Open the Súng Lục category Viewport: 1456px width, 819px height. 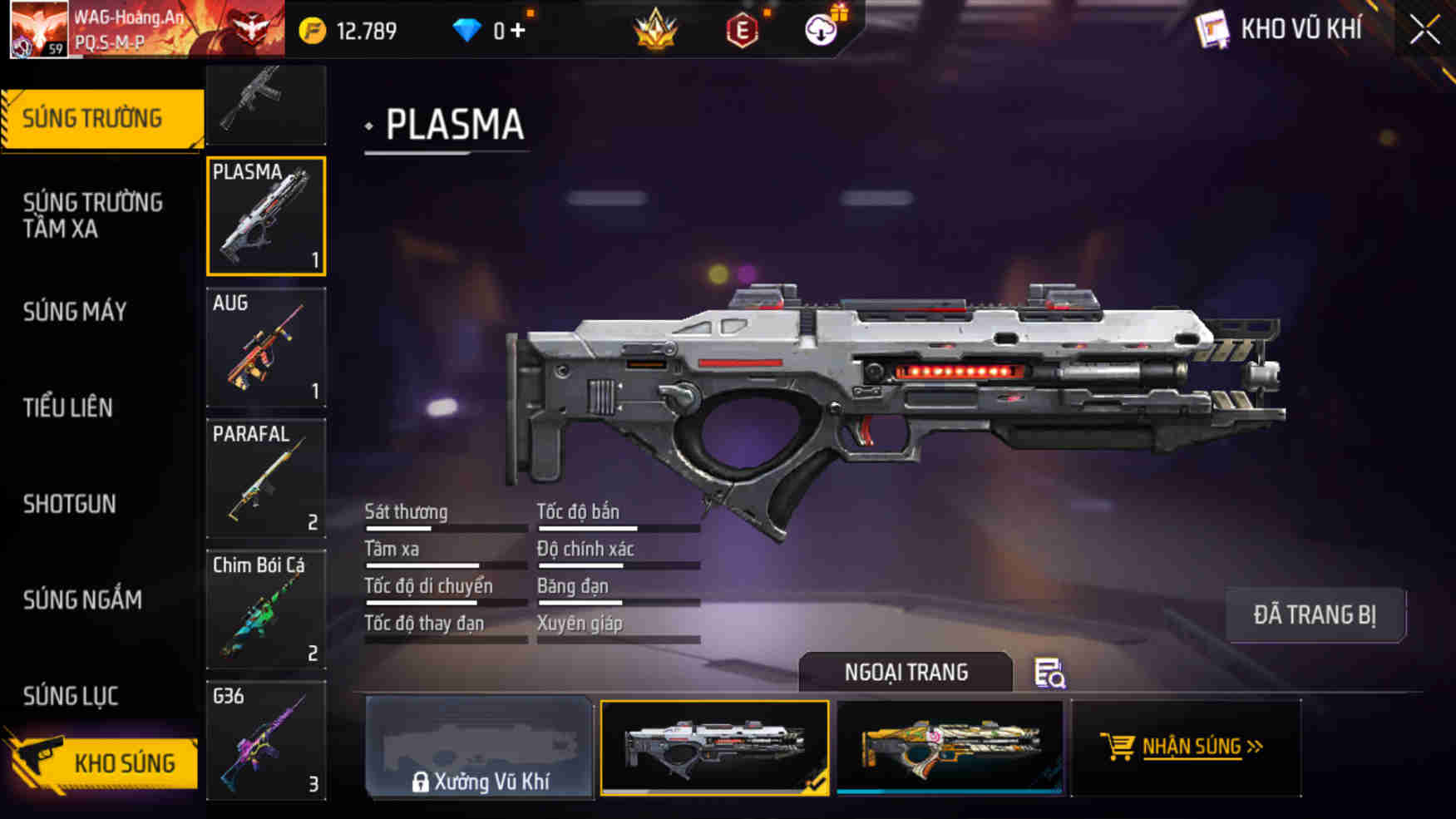(71, 696)
